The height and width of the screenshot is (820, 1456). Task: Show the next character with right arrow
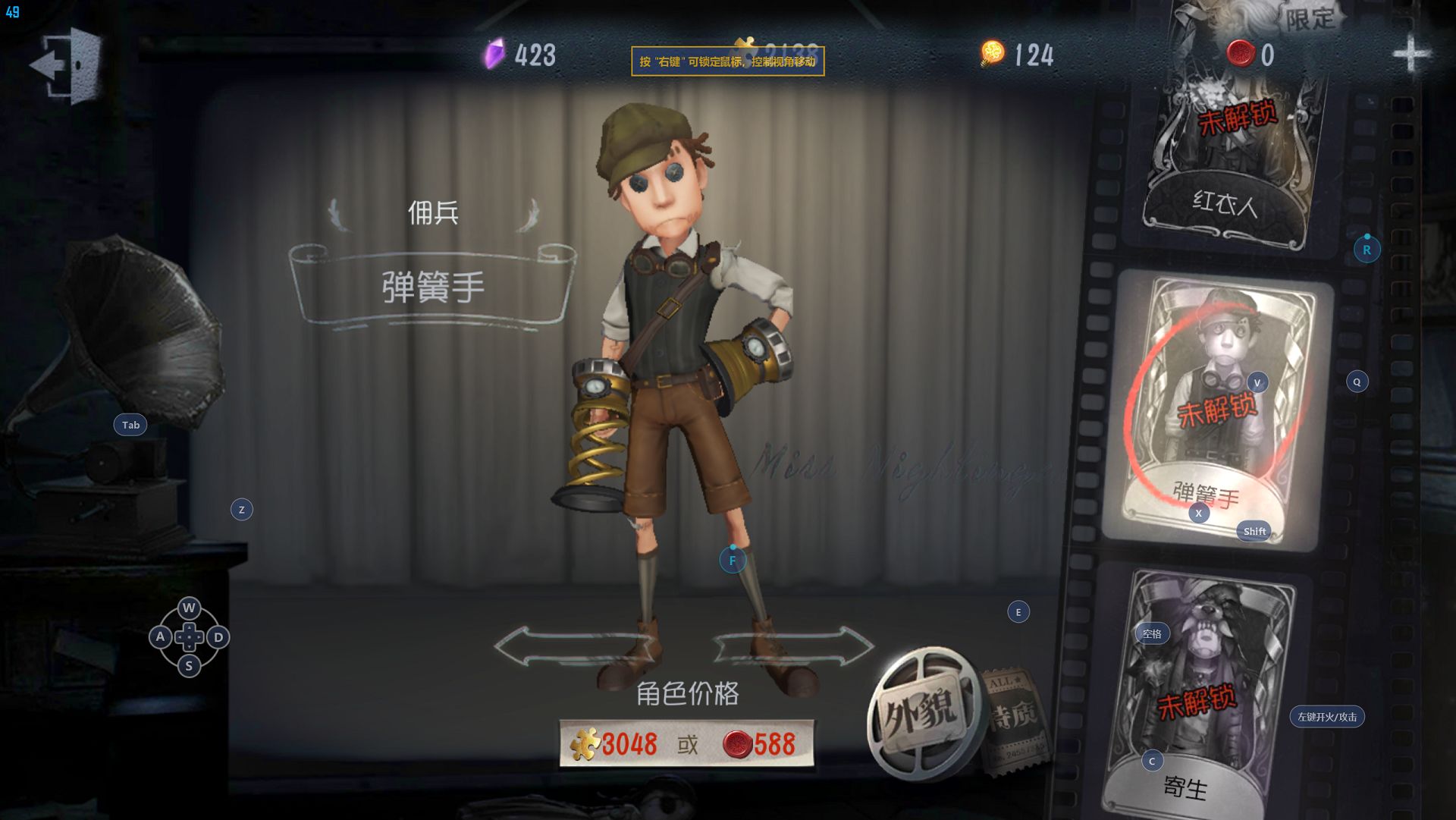tap(793, 646)
